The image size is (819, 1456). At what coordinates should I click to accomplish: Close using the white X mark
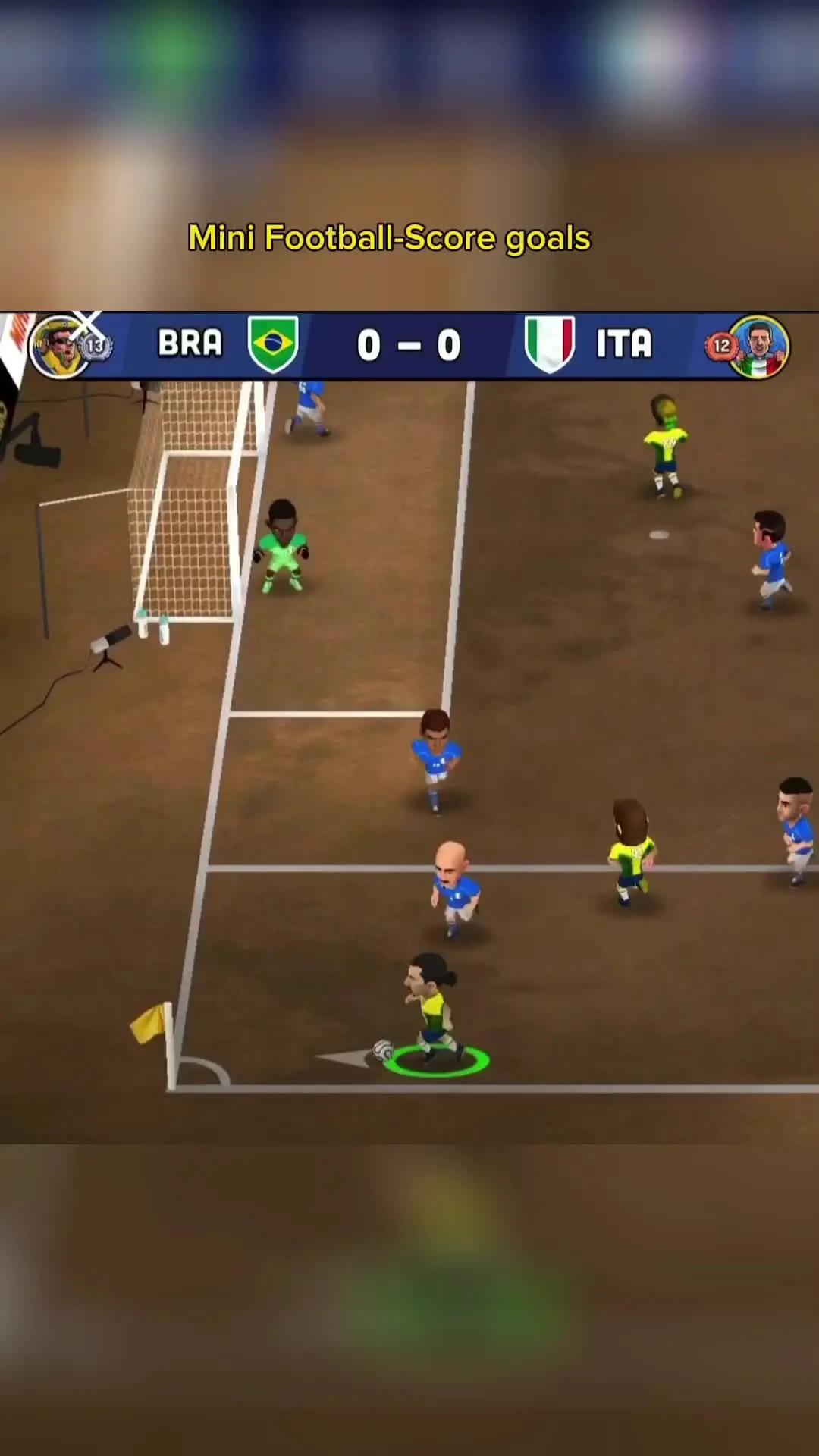click(87, 325)
